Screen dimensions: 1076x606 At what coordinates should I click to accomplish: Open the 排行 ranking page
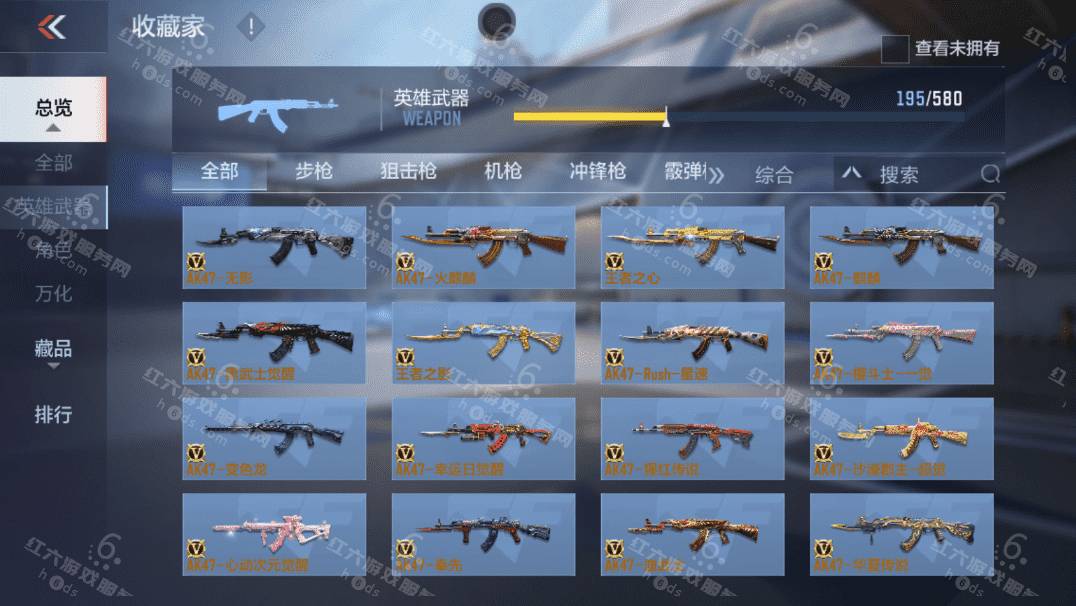pyautogui.click(x=54, y=414)
